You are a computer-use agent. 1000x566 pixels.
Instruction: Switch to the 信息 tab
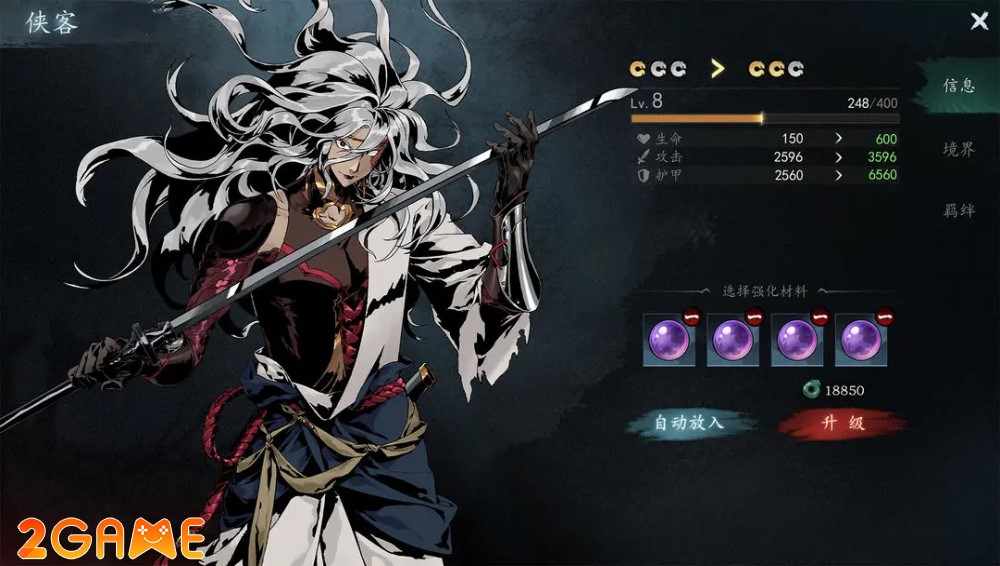coord(958,86)
